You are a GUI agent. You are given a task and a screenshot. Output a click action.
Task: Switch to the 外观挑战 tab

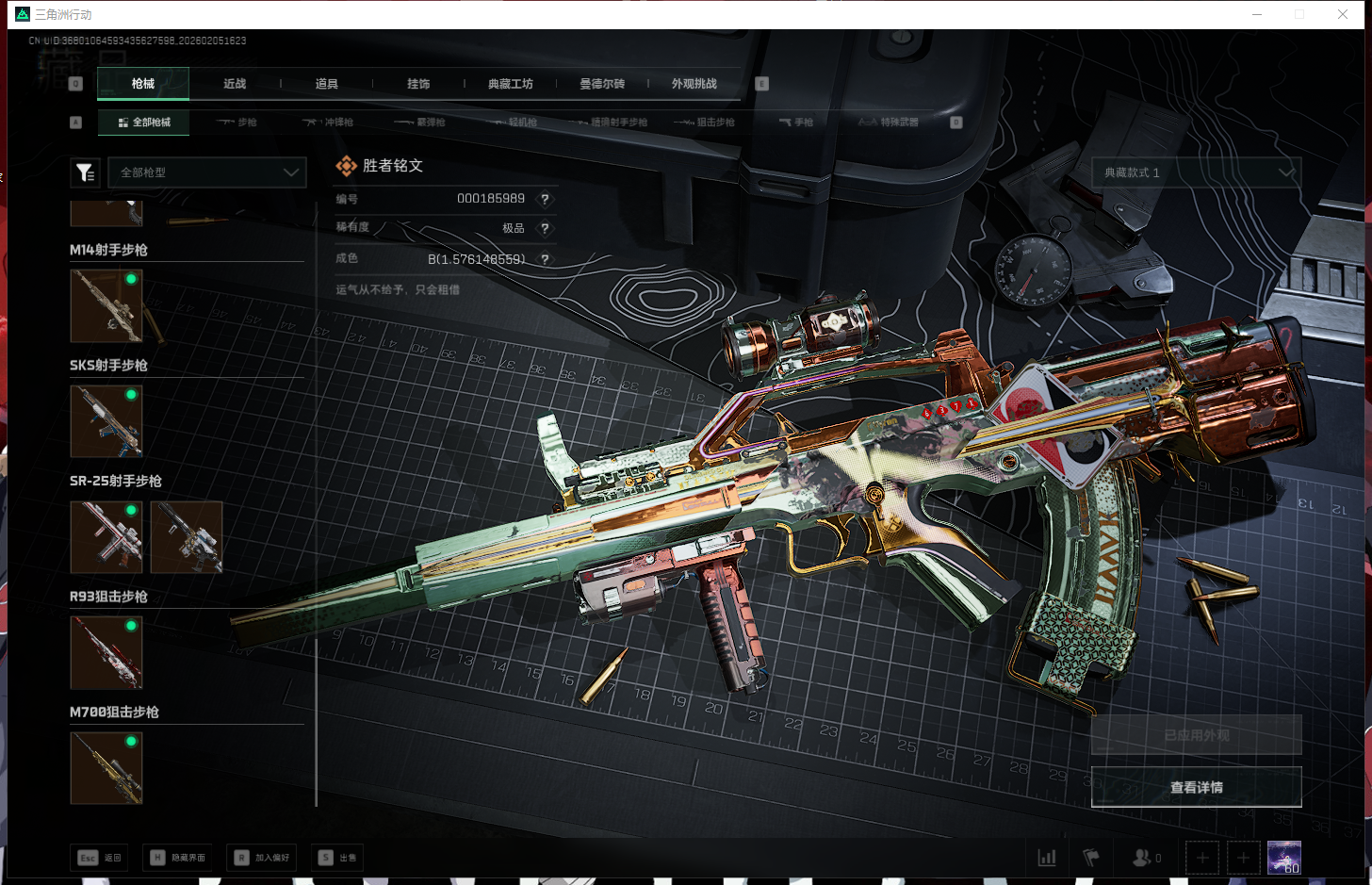click(694, 84)
